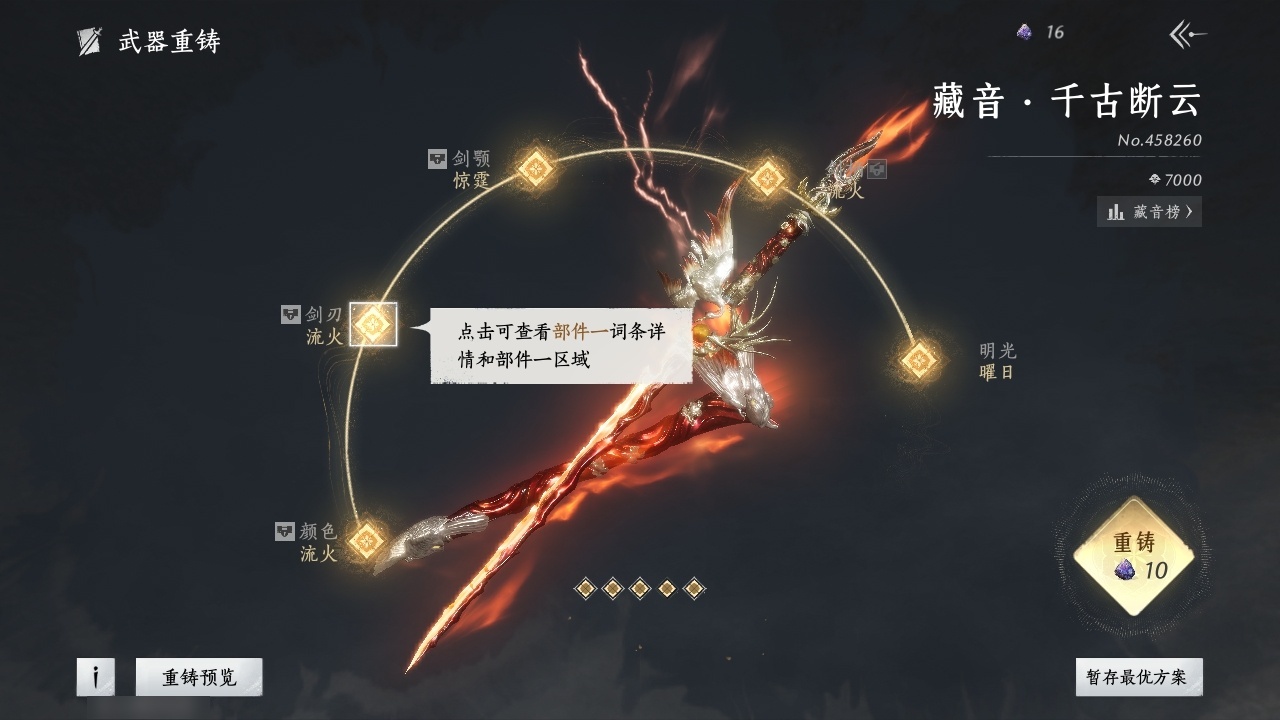Viewport: 1280px width, 720px height.
Task: Select the 剑刃 流火 part node
Action: pos(373,324)
